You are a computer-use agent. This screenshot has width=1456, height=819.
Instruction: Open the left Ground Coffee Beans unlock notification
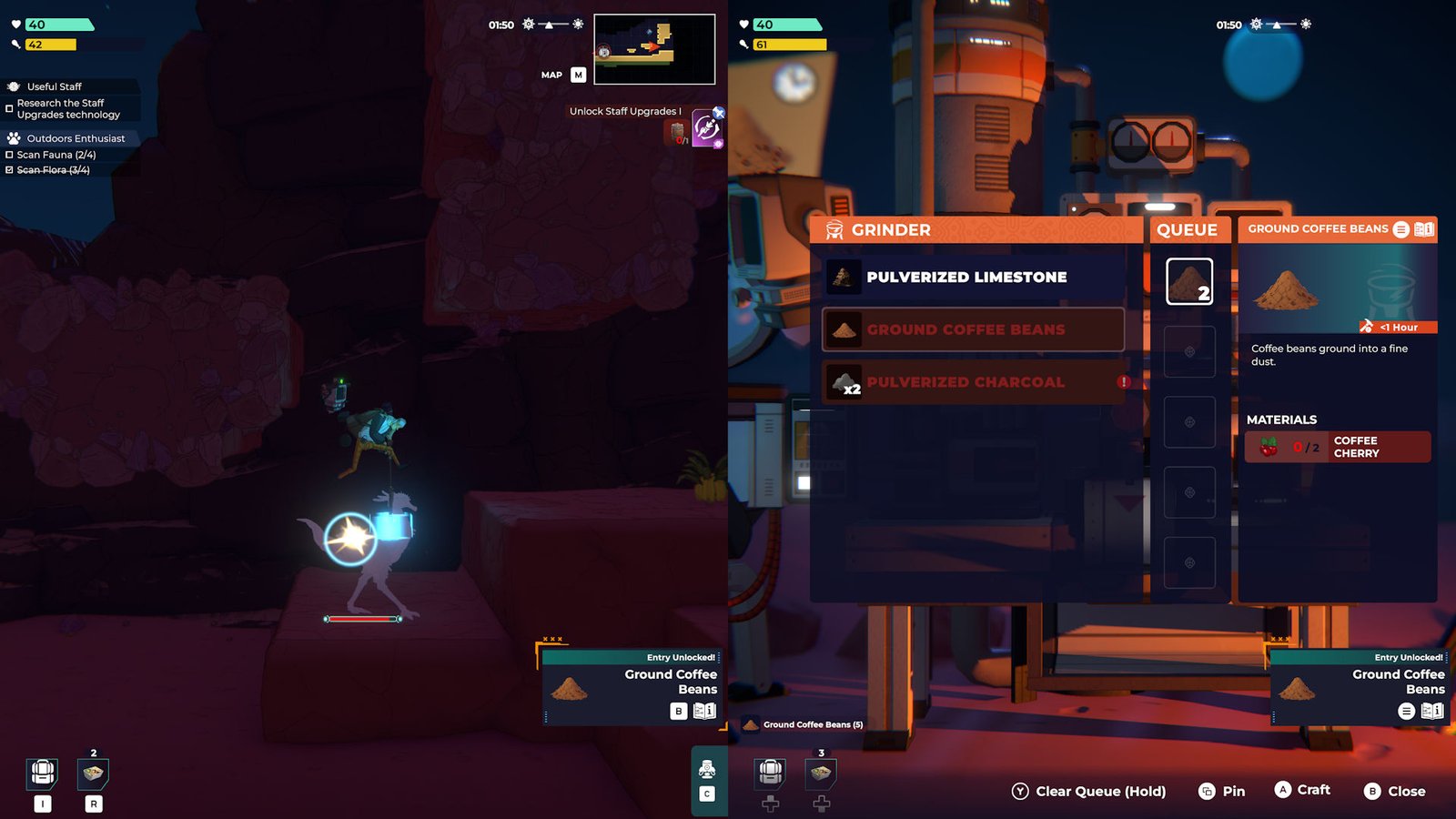(632, 688)
